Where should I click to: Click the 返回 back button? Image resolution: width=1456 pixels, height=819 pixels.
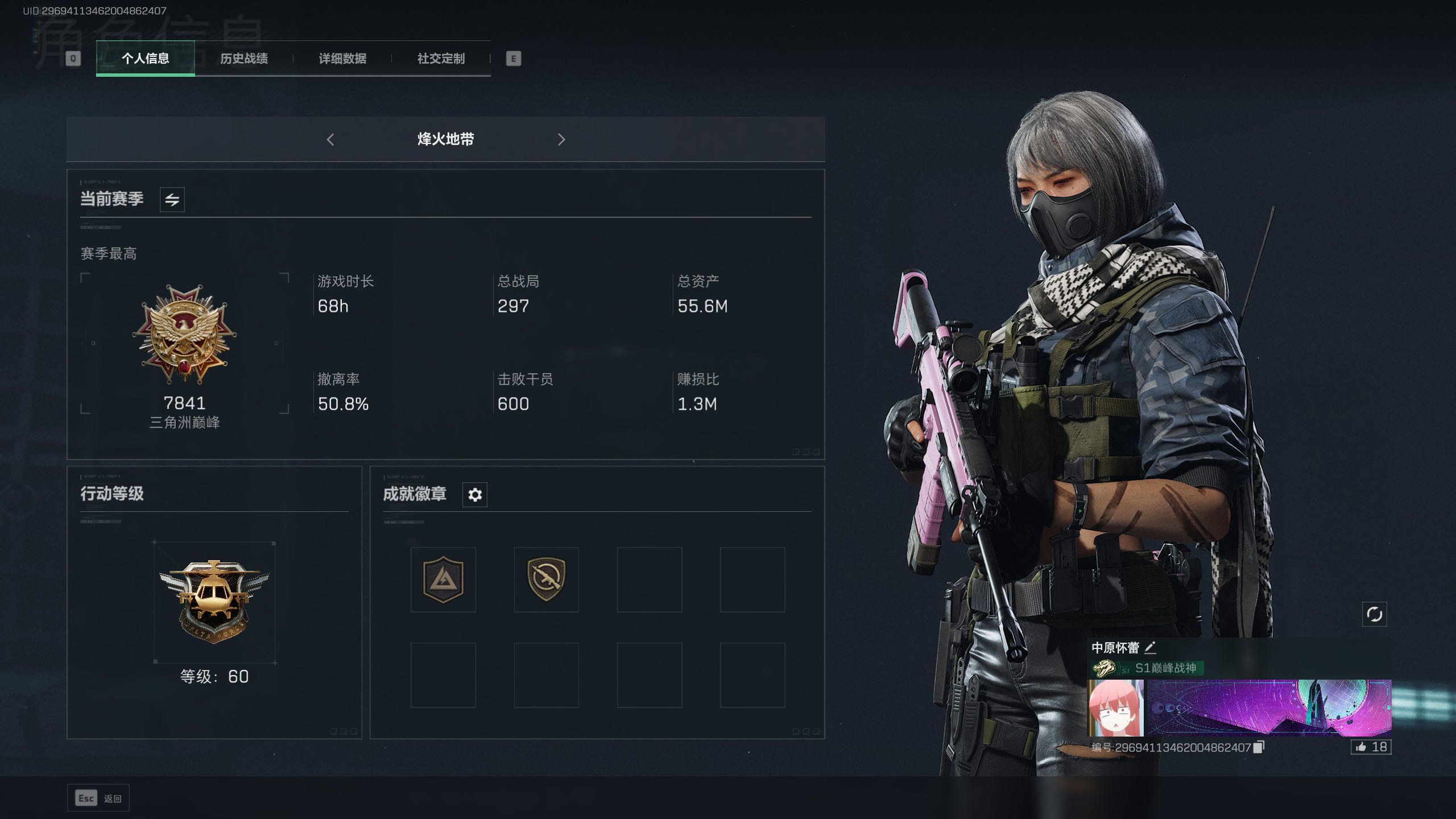(98, 799)
